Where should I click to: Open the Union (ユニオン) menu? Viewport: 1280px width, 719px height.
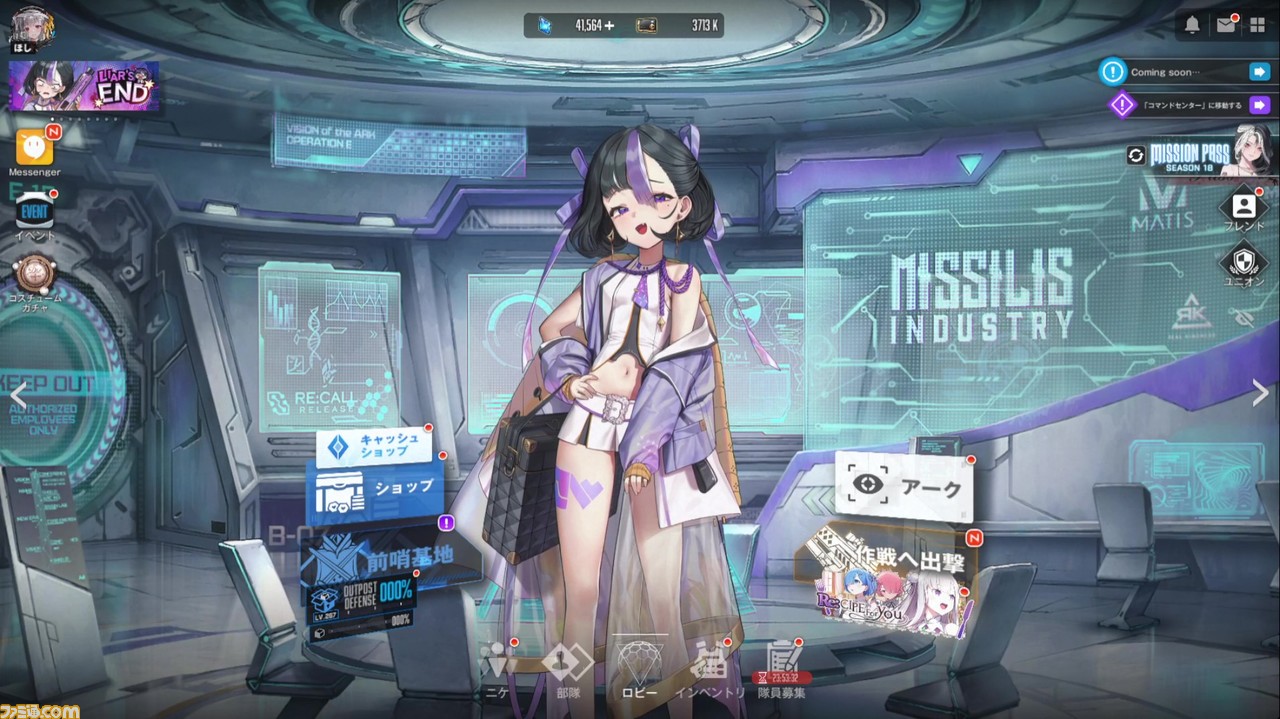(x=1245, y=264)
